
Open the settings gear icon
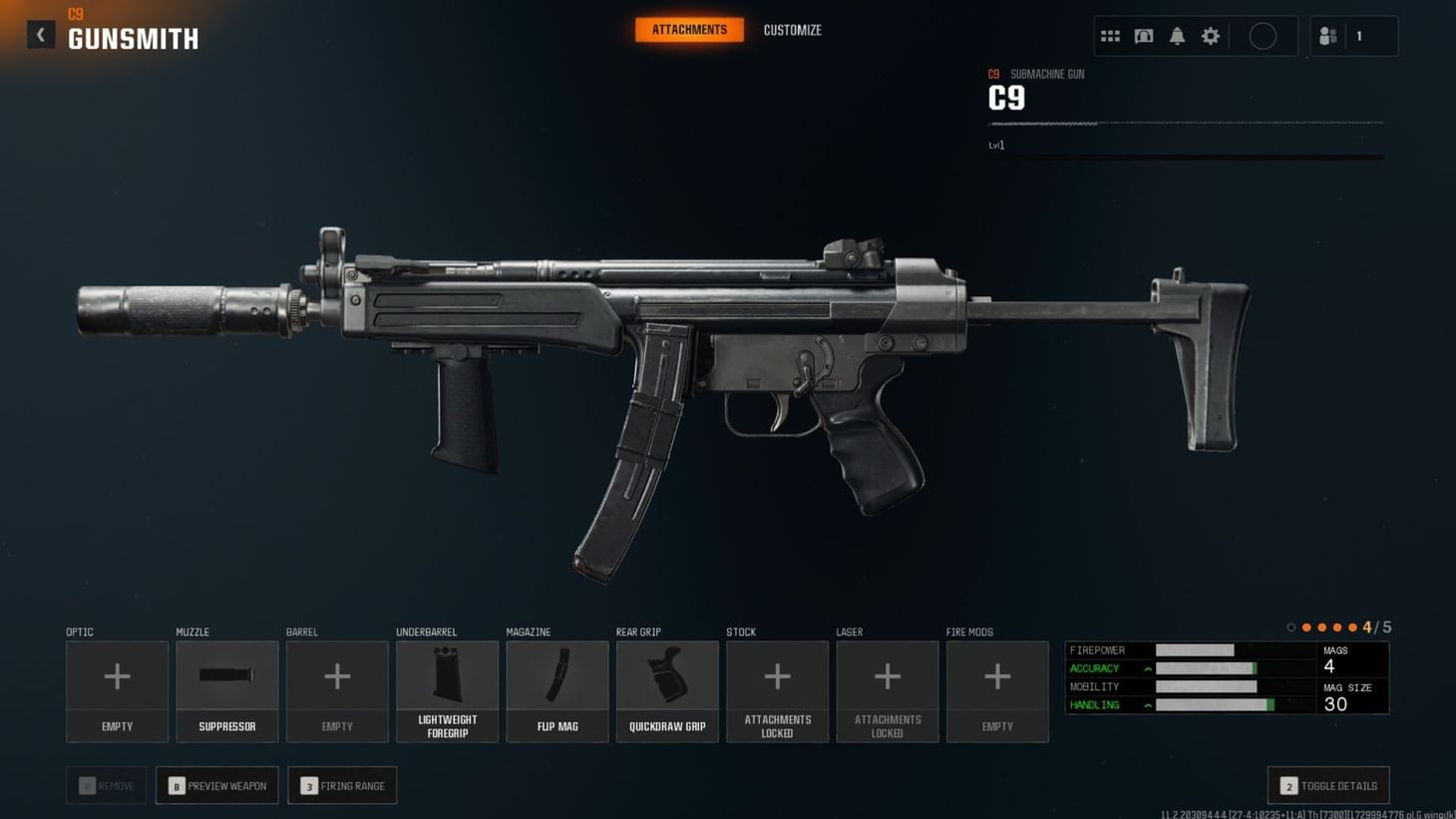(1210, 35)
